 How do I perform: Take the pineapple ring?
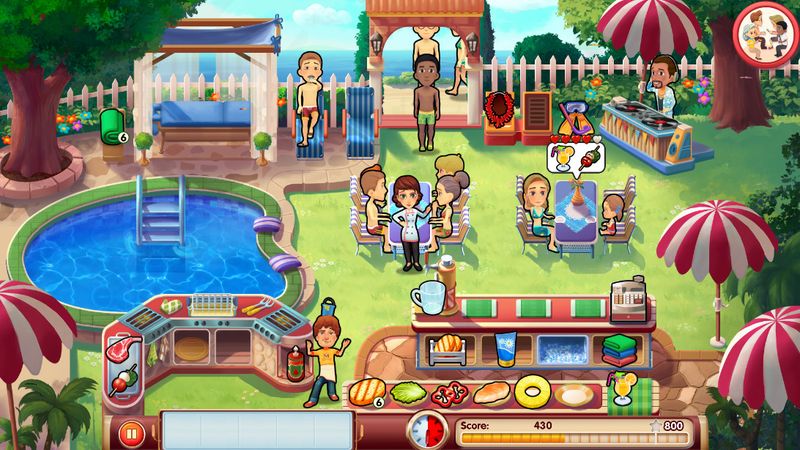(533, 391)
